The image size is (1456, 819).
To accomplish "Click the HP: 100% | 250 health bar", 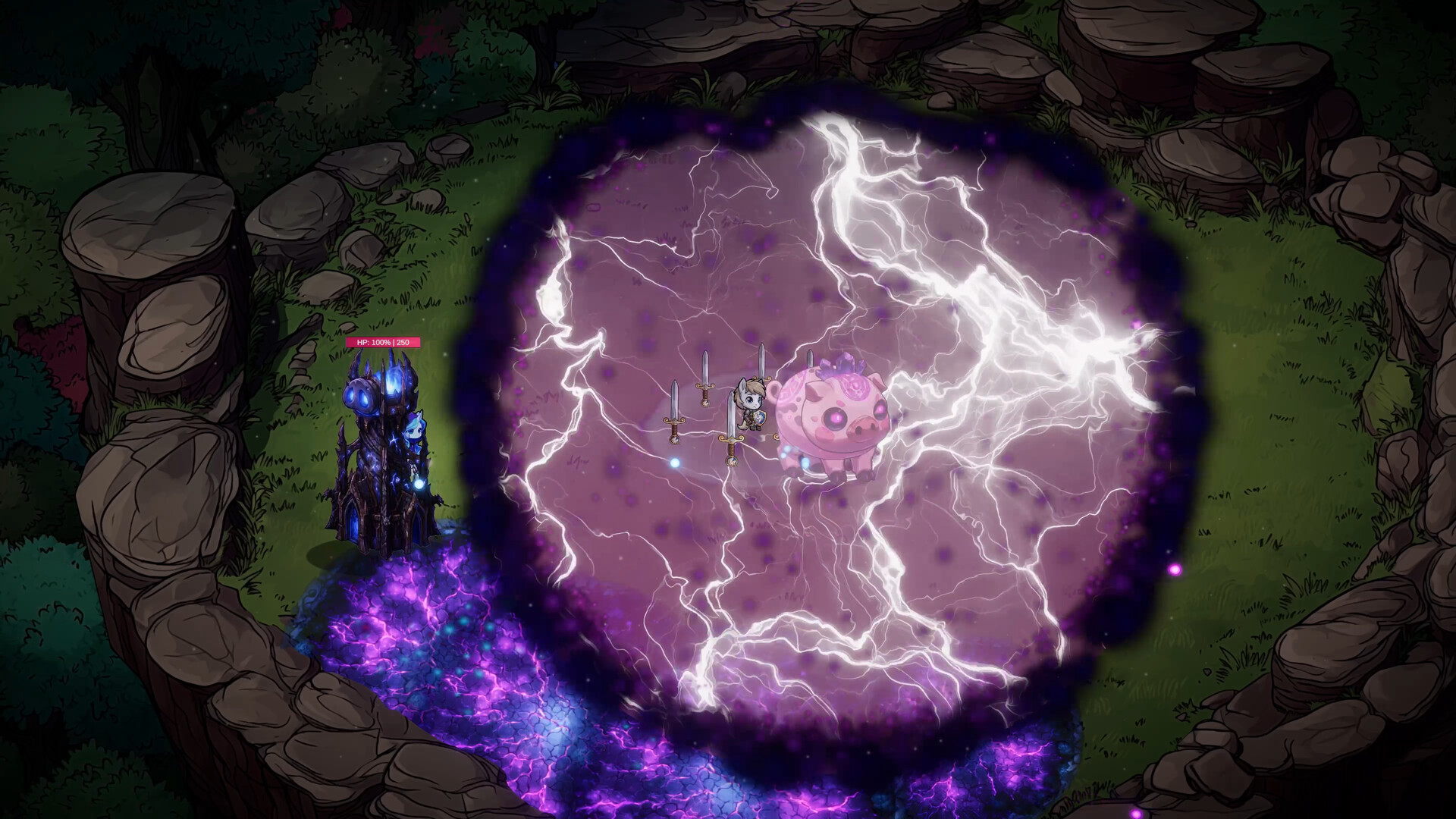I will (x=384, y=343).
